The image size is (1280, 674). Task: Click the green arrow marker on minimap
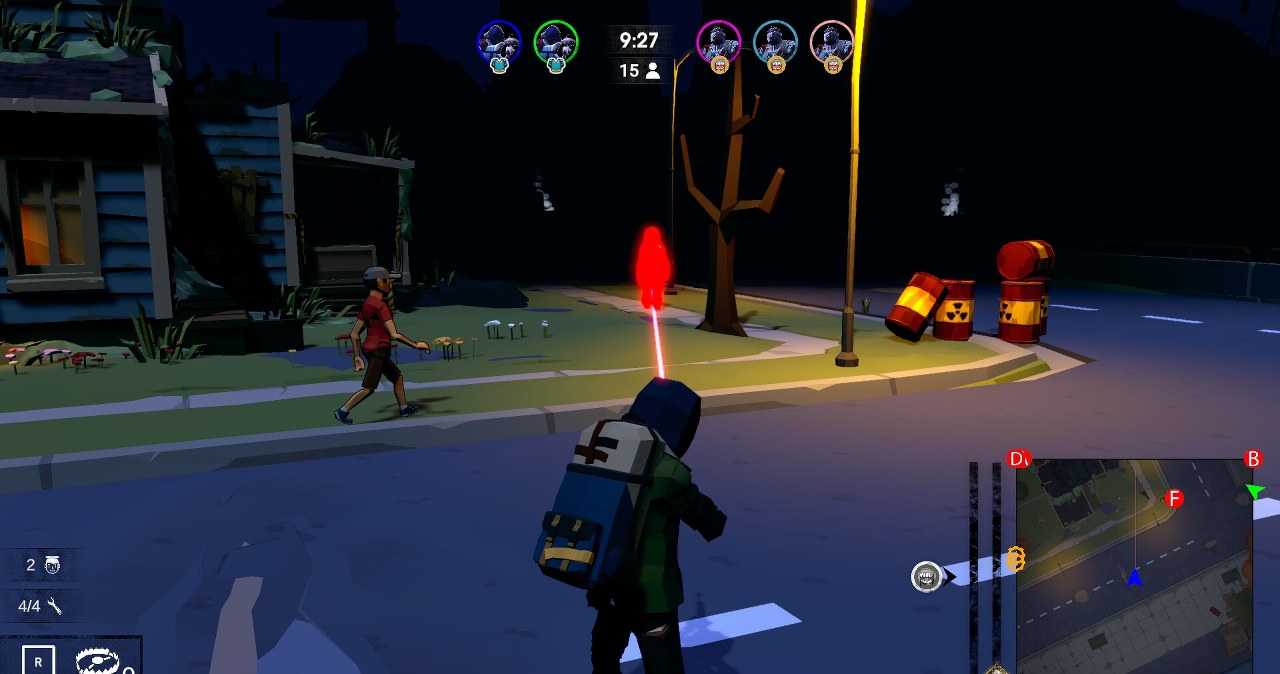[x=1255, y=491]
